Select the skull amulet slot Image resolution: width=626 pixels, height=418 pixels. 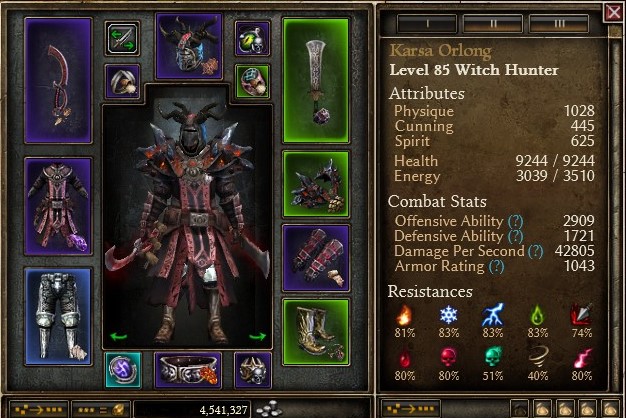[x=251, y=38]
